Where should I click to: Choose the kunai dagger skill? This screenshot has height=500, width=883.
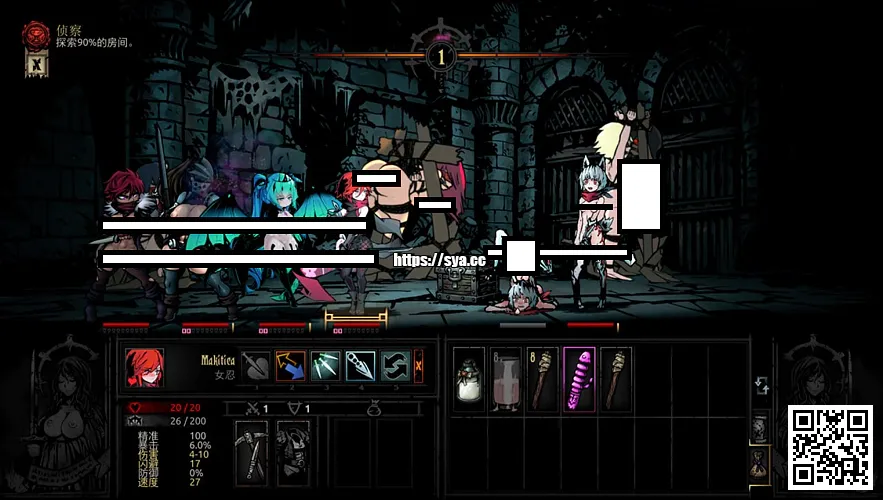point(360,367)
